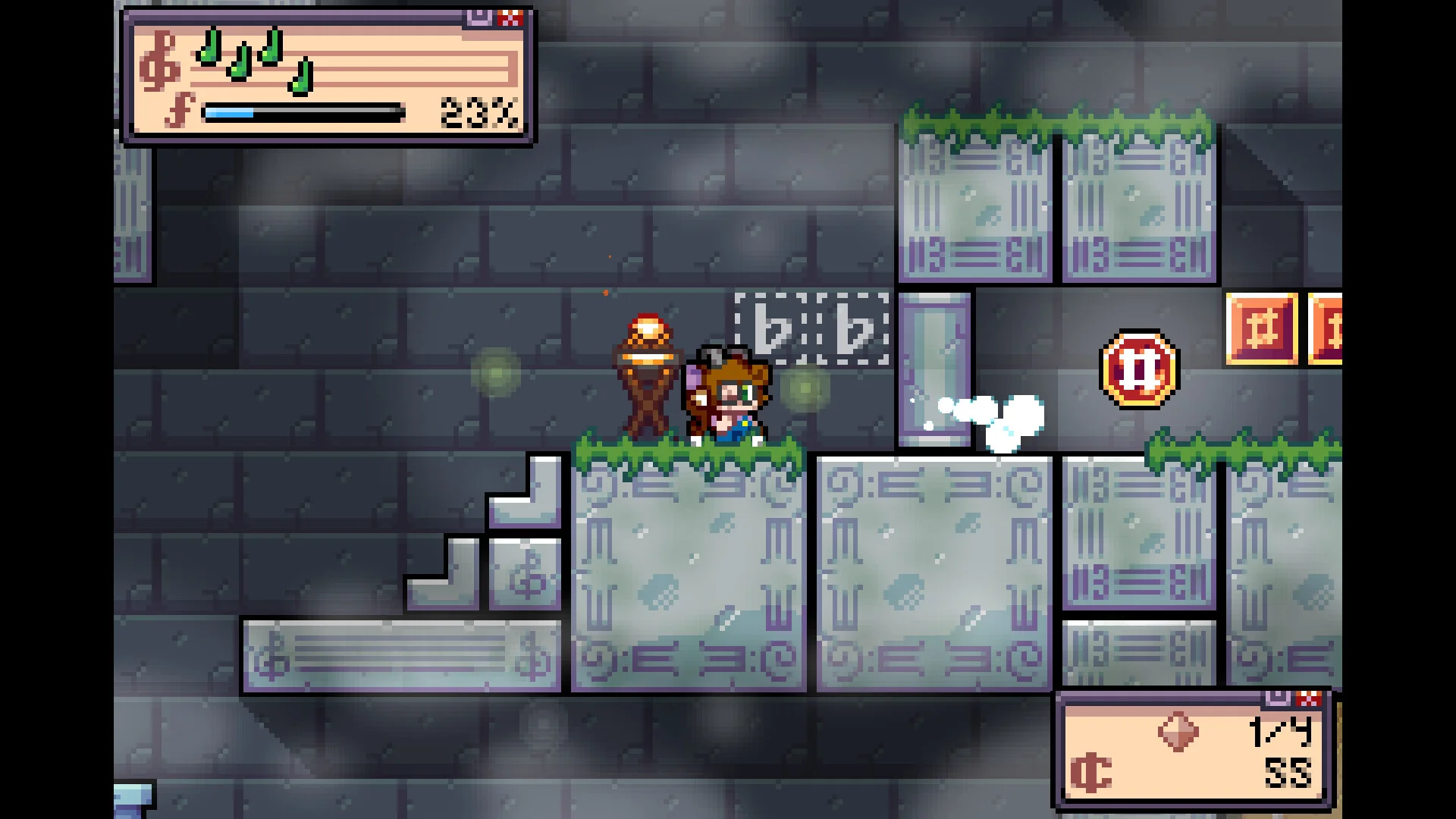Minimize the music notes health panel
Screen dimensions: 1456x819
click(479, 18)
